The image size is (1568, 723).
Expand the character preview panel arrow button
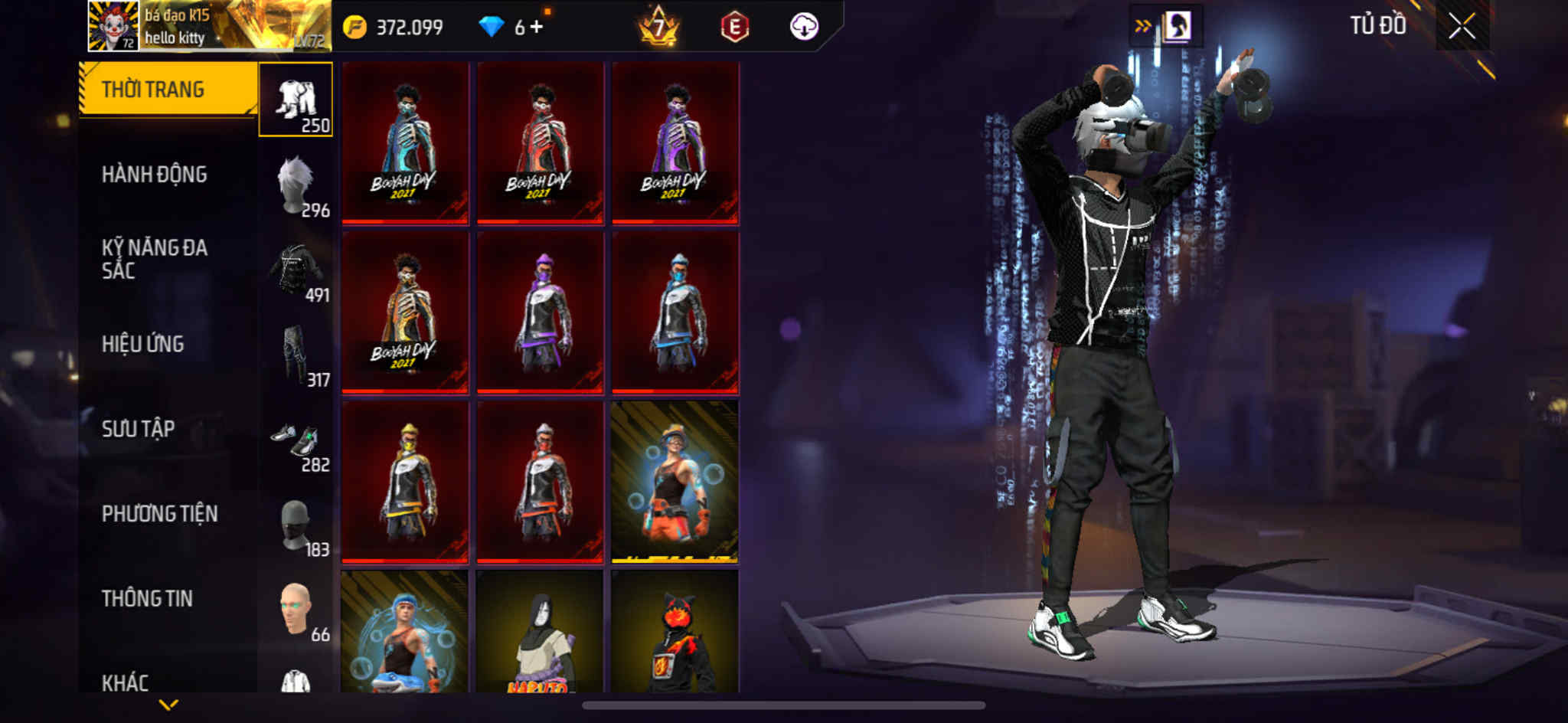click(1142, 27)
